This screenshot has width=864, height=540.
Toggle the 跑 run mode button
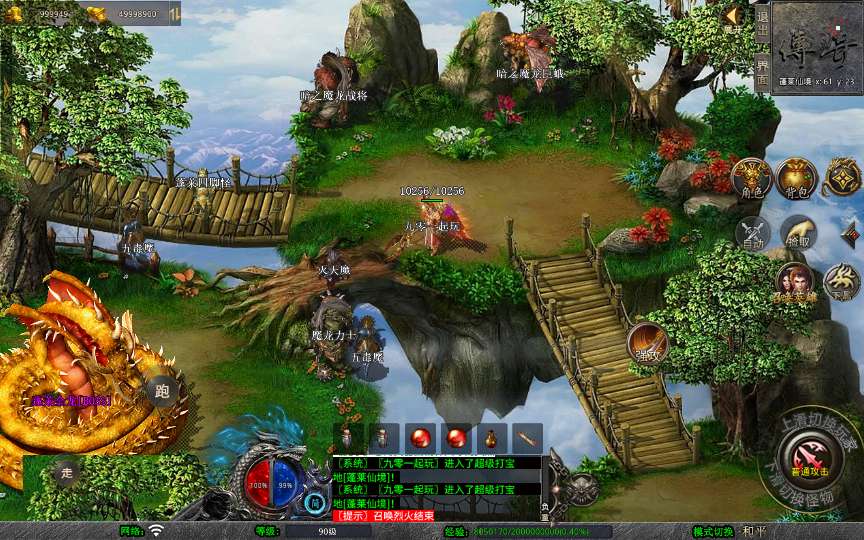(162, 391)
